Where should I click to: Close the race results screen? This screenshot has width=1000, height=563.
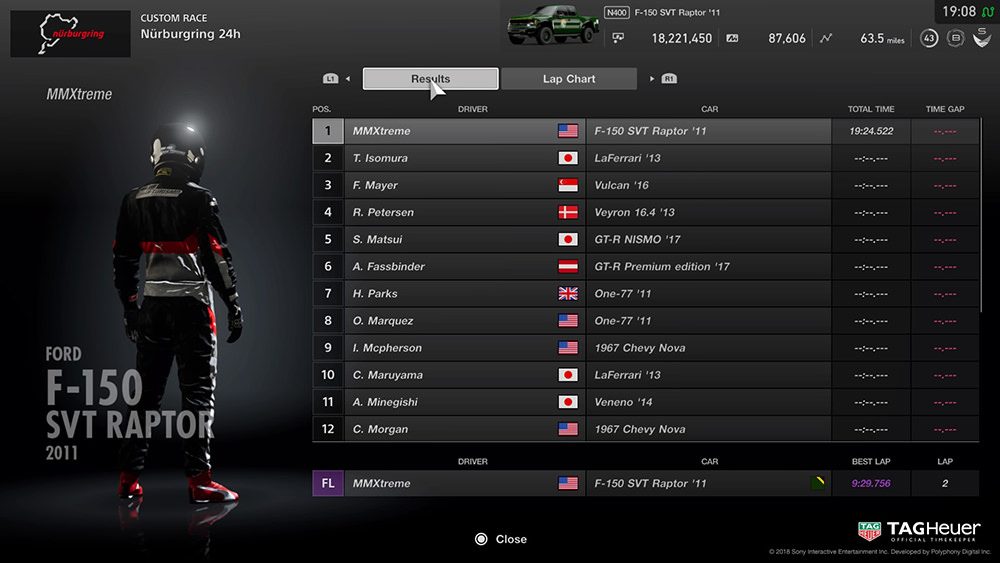point(501,539)
